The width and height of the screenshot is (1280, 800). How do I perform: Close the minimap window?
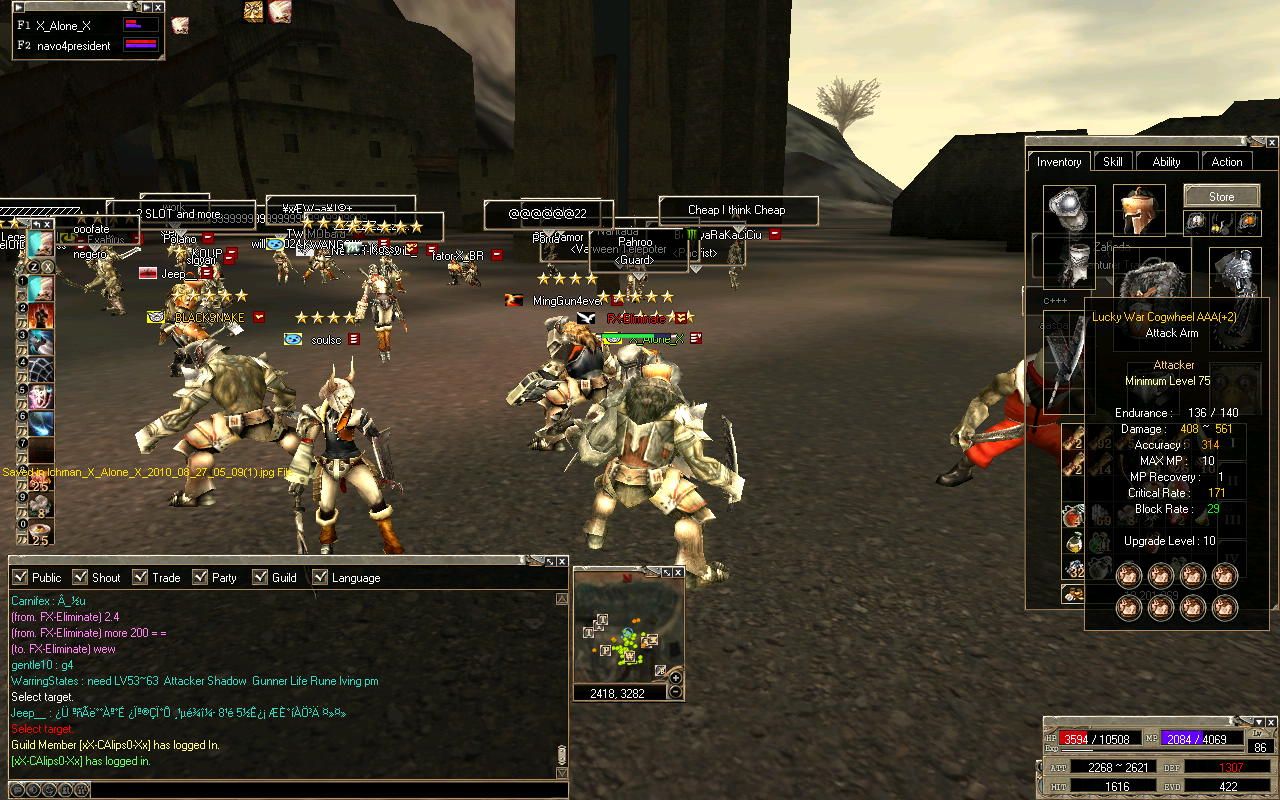coord(678,573)
